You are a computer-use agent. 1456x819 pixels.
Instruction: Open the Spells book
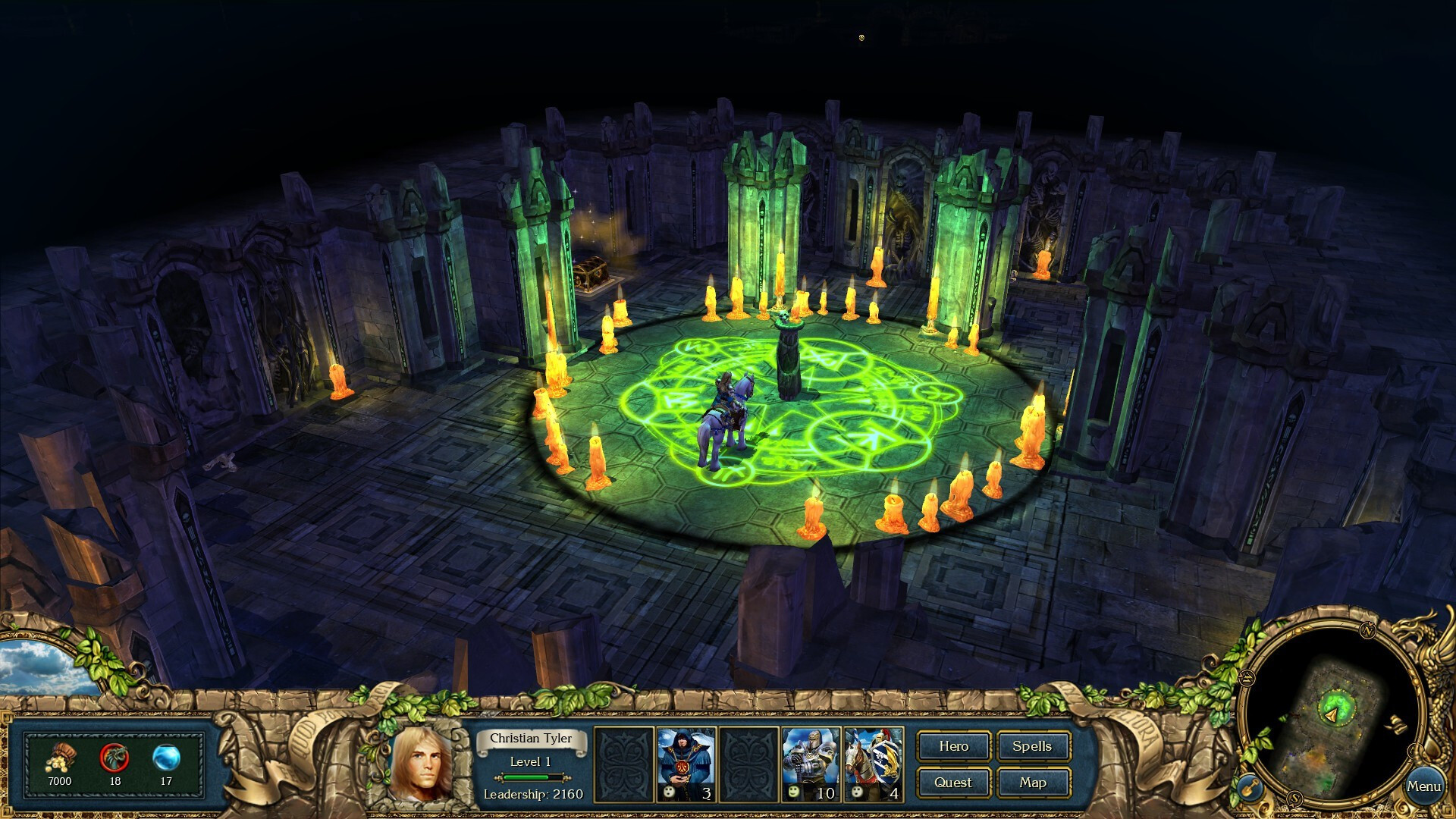1032,746
